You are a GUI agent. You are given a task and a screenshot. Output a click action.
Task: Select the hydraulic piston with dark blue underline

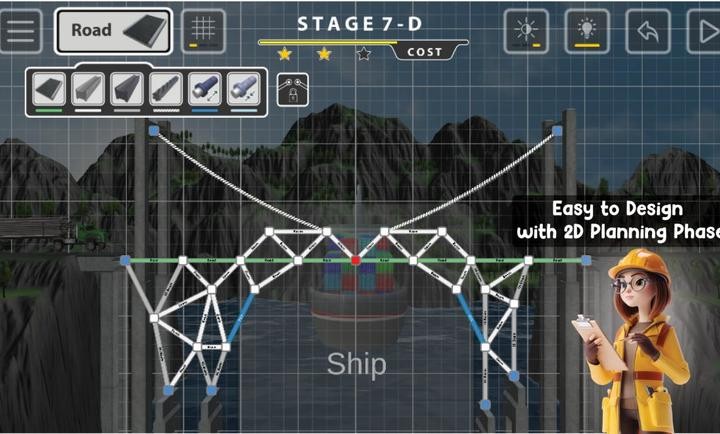click(x=204, y=88)
